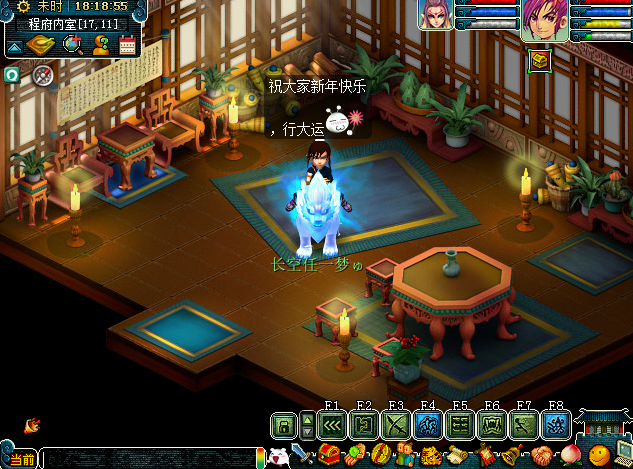
Task: Select the pet portrait at top
Action: [x=436, y=15]
